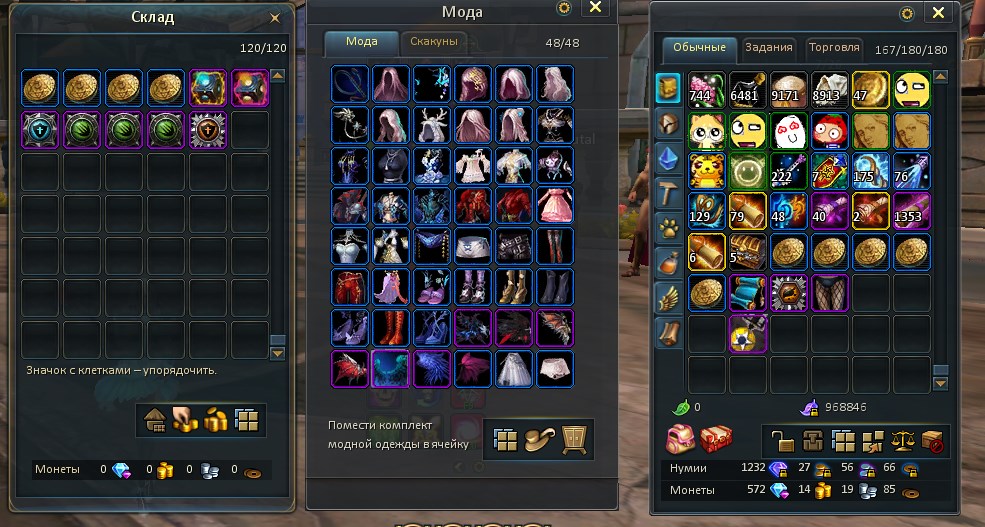Switch to the Скакуны tab
This screenshot has width=985, height=527.
point(434,42)
